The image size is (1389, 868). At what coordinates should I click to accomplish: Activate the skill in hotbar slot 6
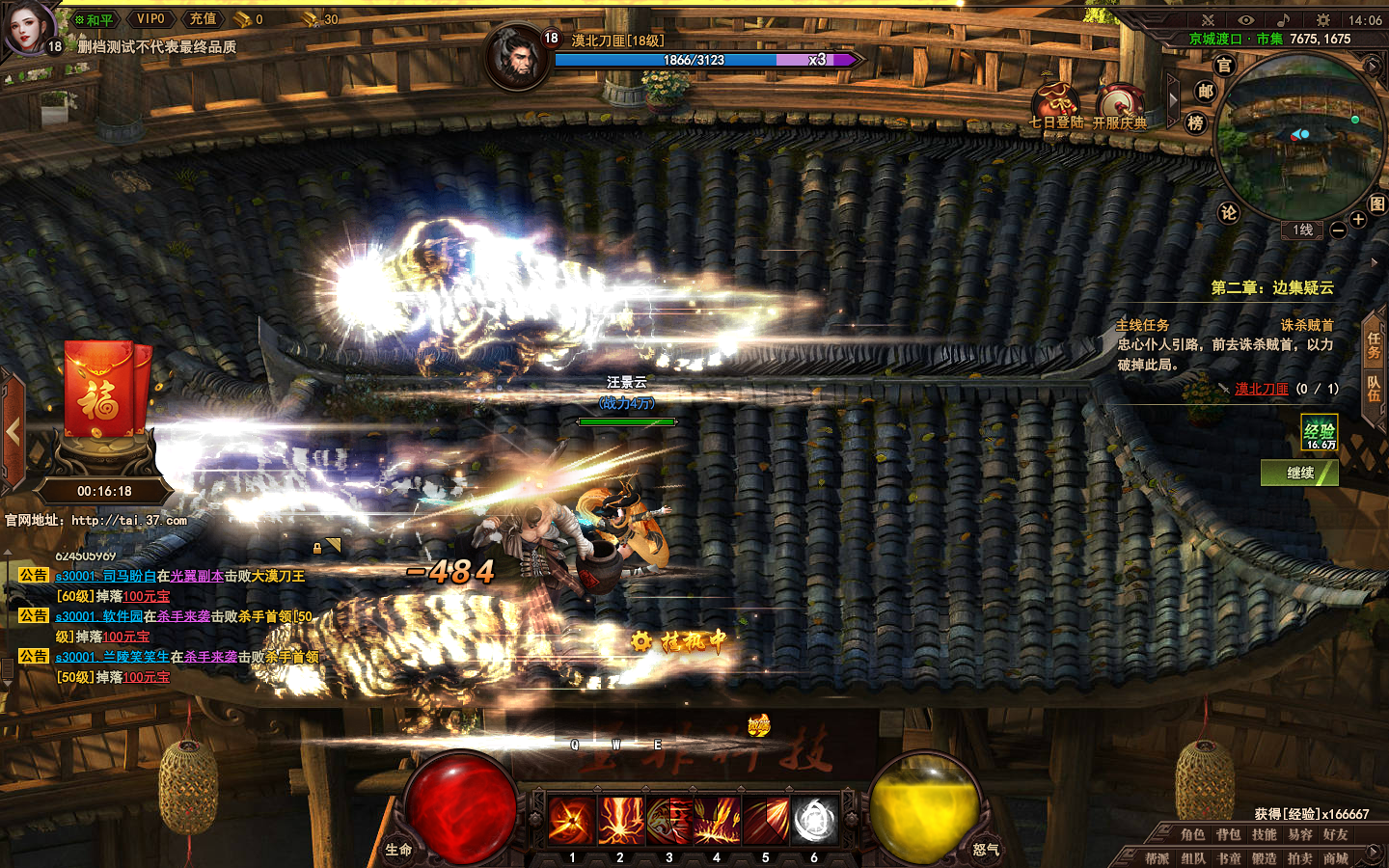(x=814, y=821)
